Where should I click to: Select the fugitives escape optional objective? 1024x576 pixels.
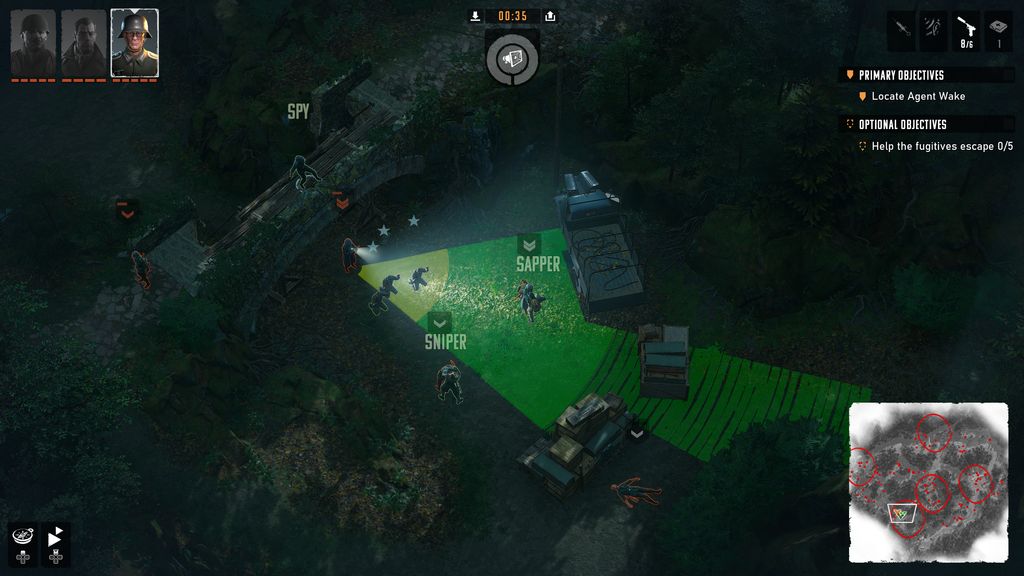click(x=942, y=146)
